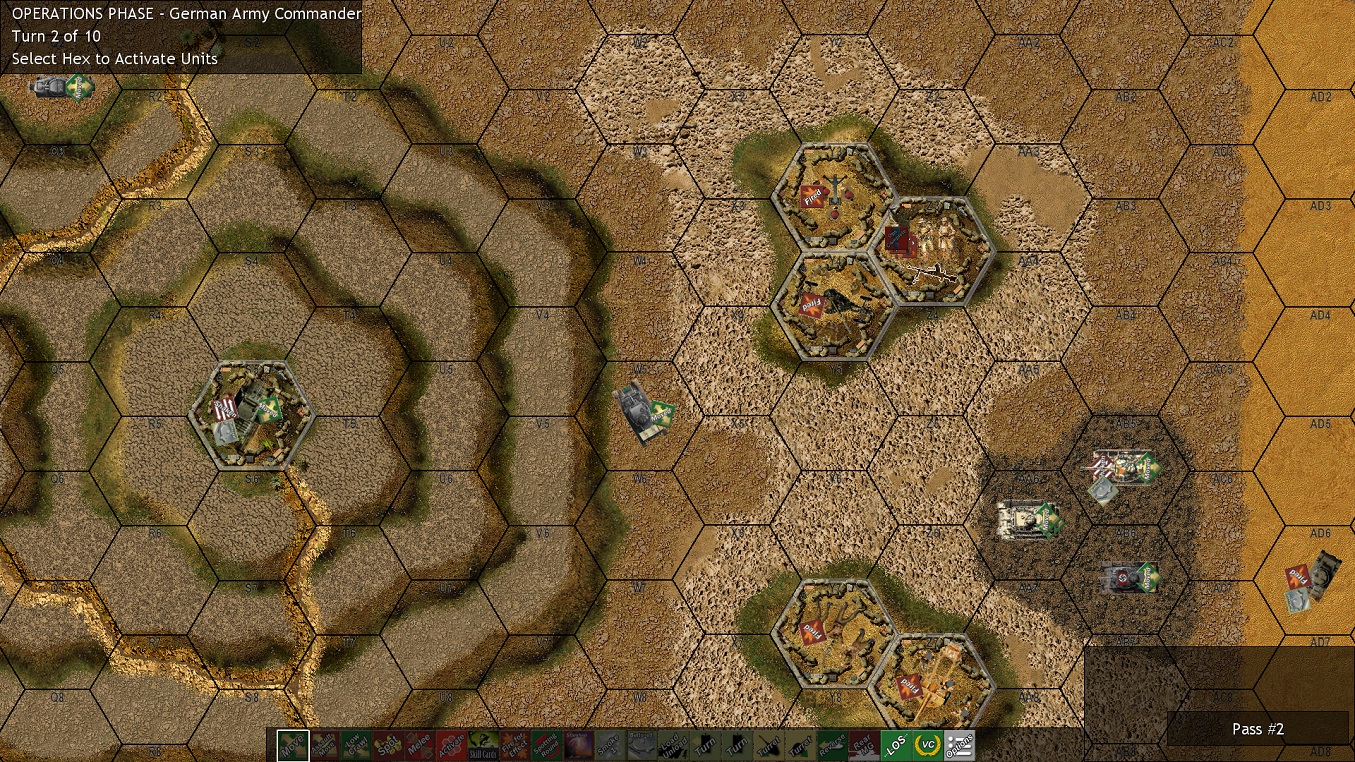Choose the Starshell illumination icon
The height and width of the screenshot is (762, 1355).
[x=579, y=745]
